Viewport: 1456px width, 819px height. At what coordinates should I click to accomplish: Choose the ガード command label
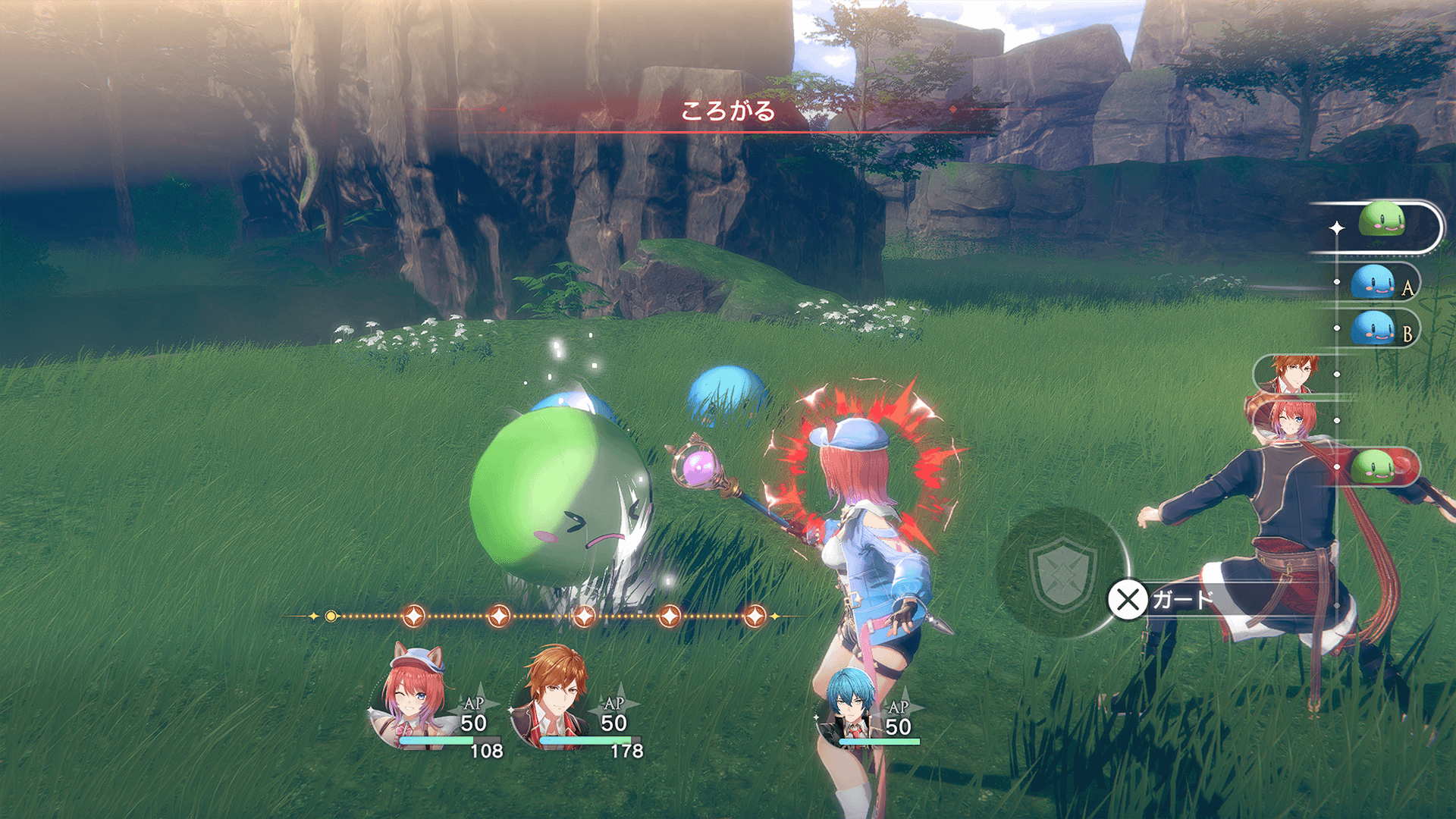(x=1182, y=600)
